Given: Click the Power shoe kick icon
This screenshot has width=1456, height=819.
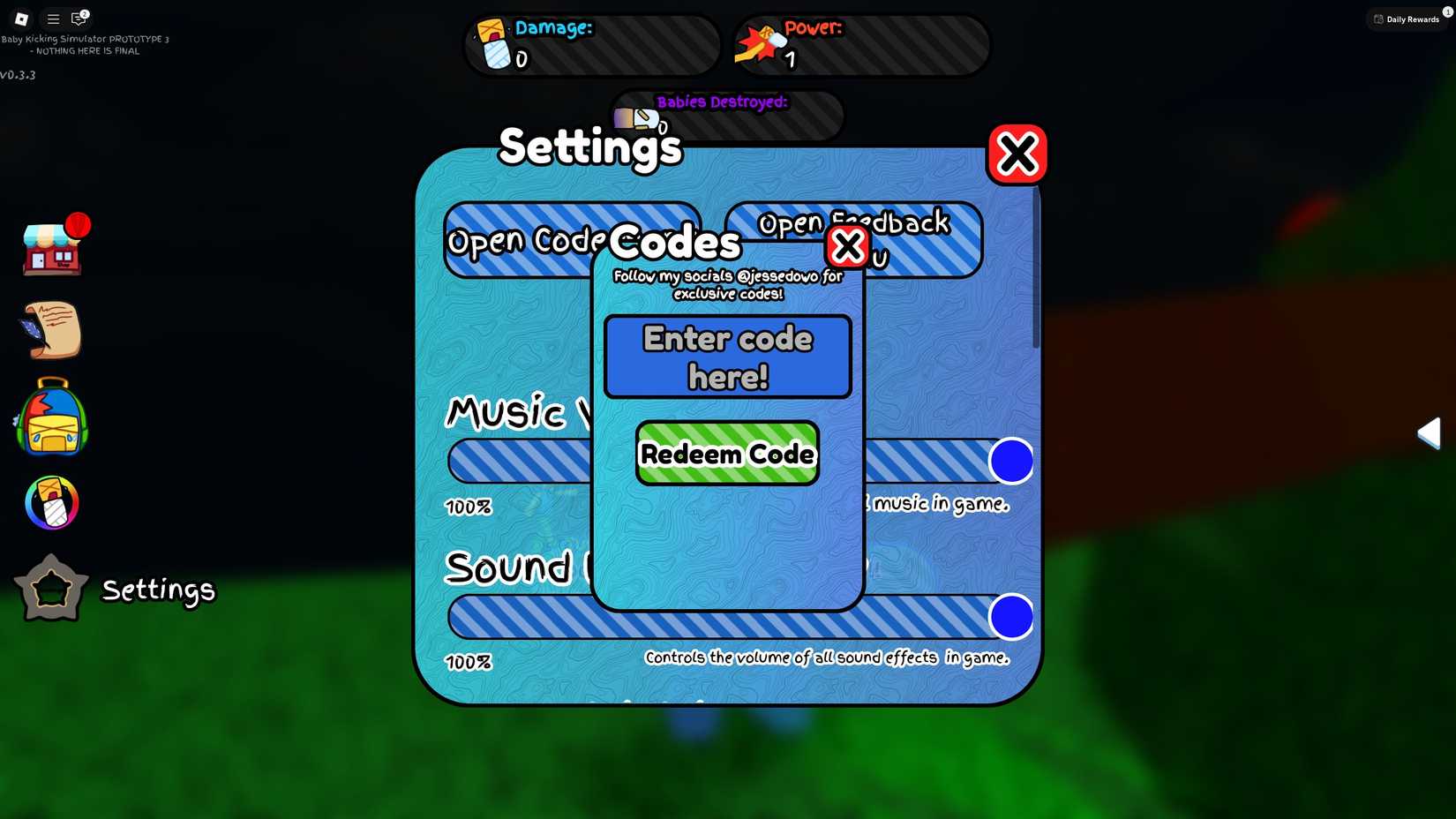Looking at the screenshot, I should pos(755,42).
